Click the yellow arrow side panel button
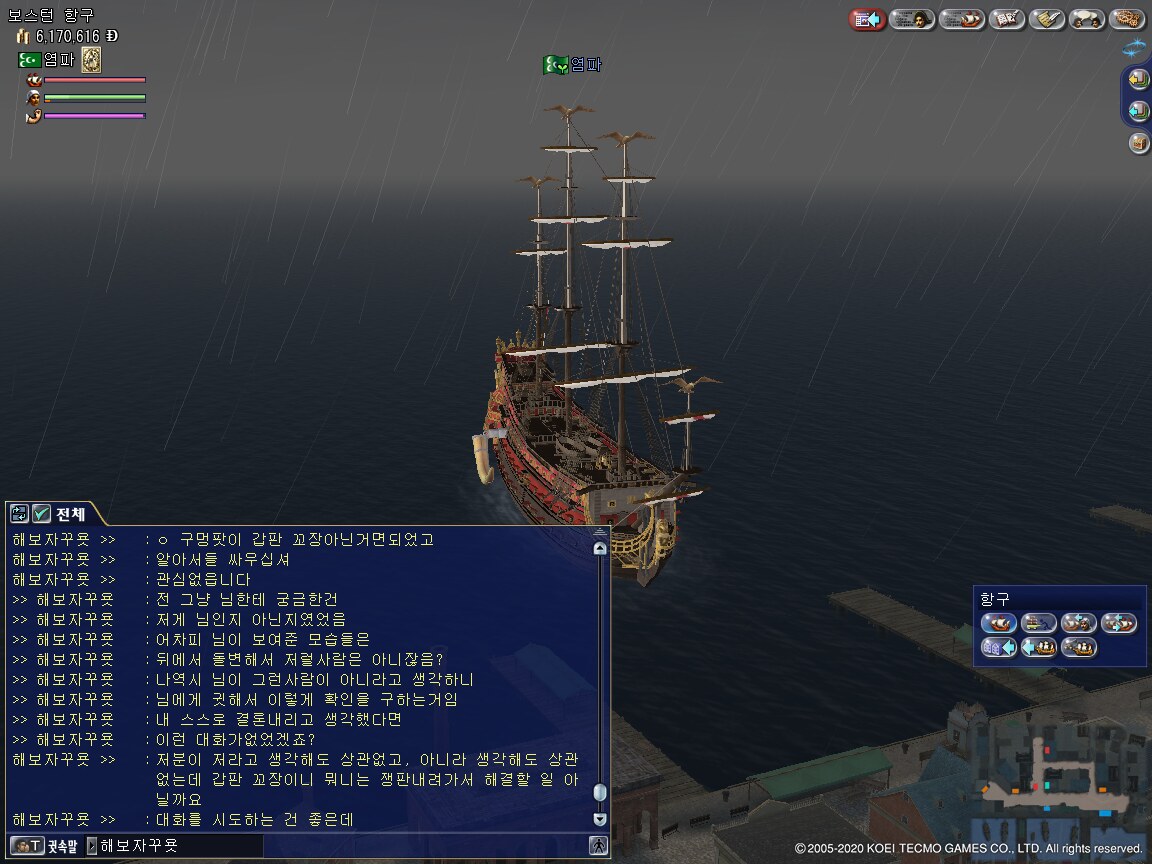Screen dimensions: 1152x864 point(1139,79)
